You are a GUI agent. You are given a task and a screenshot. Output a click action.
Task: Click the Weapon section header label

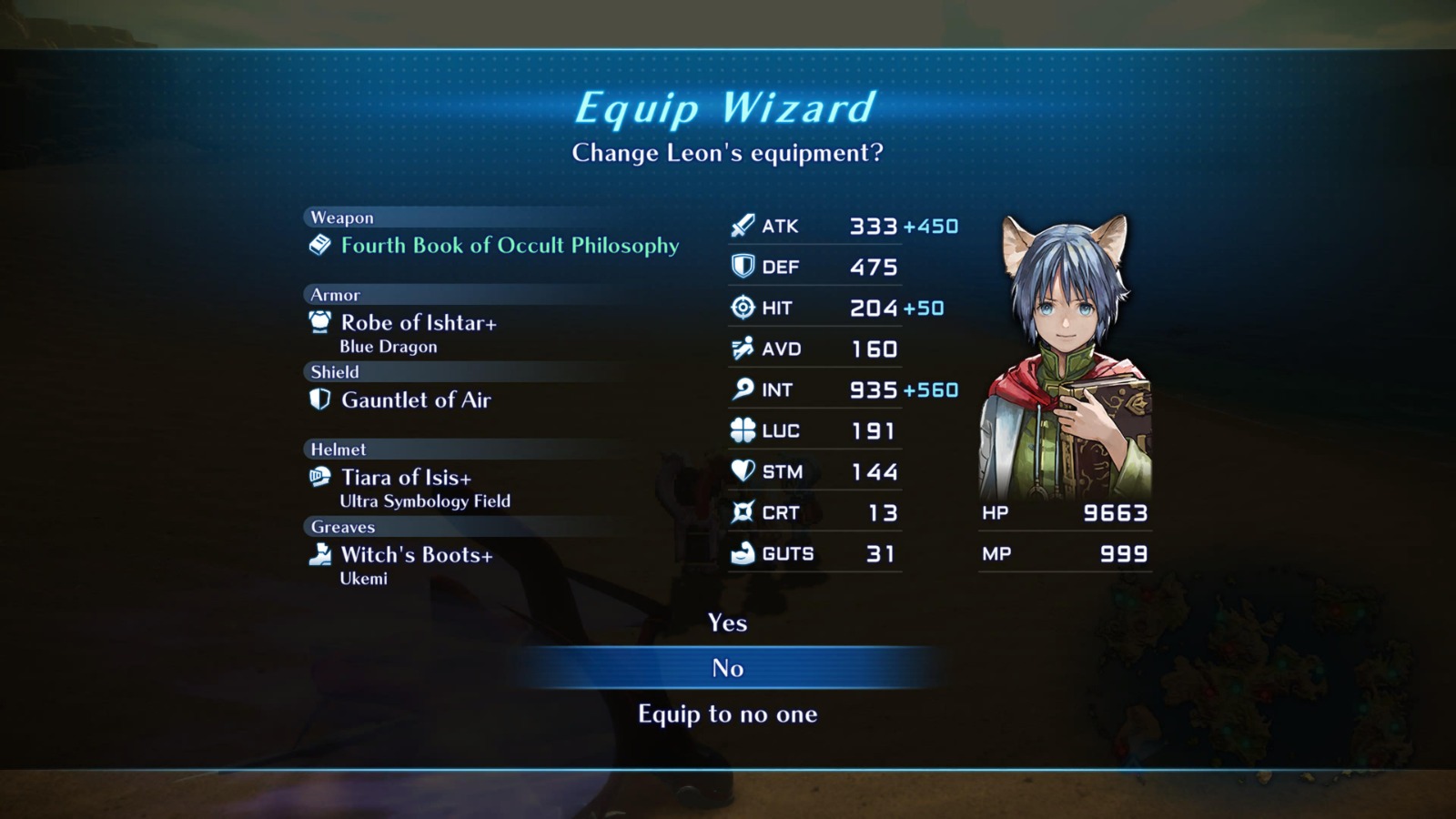(x=341, y=217)
